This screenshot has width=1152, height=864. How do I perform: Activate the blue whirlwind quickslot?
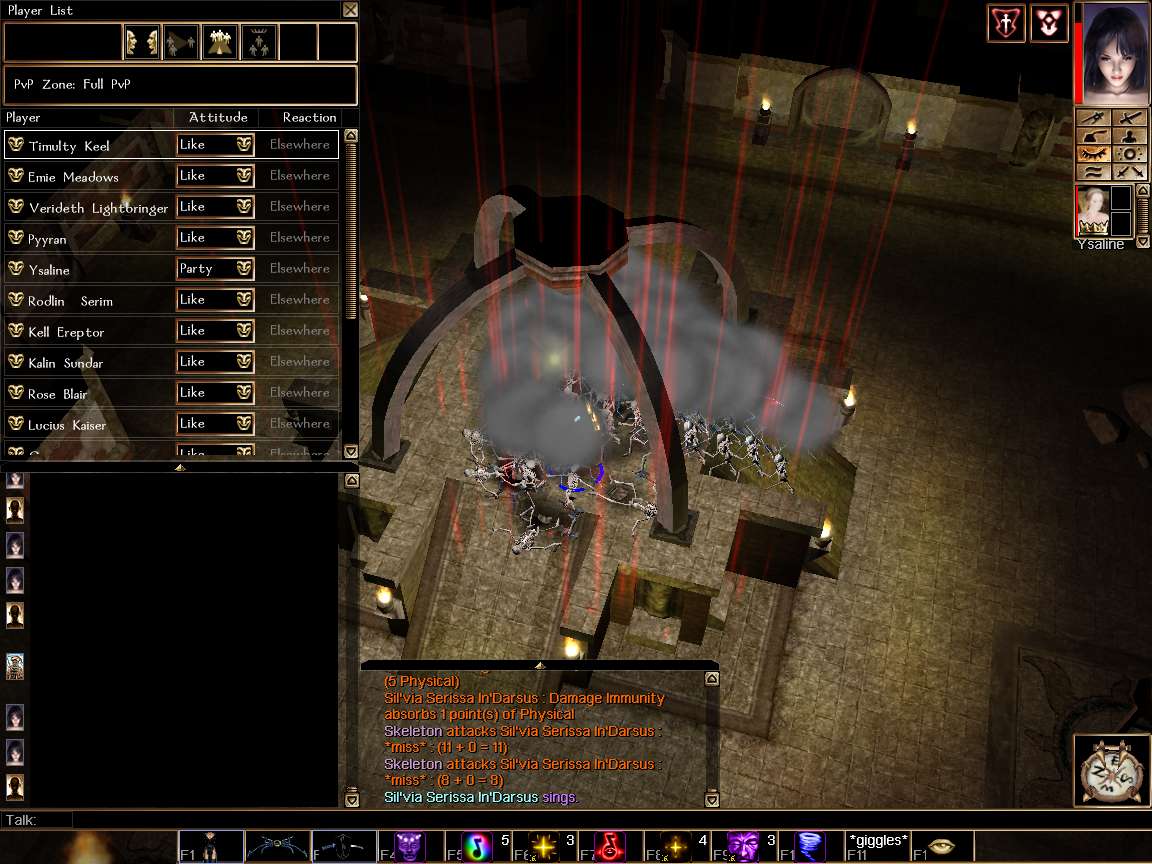809,847
